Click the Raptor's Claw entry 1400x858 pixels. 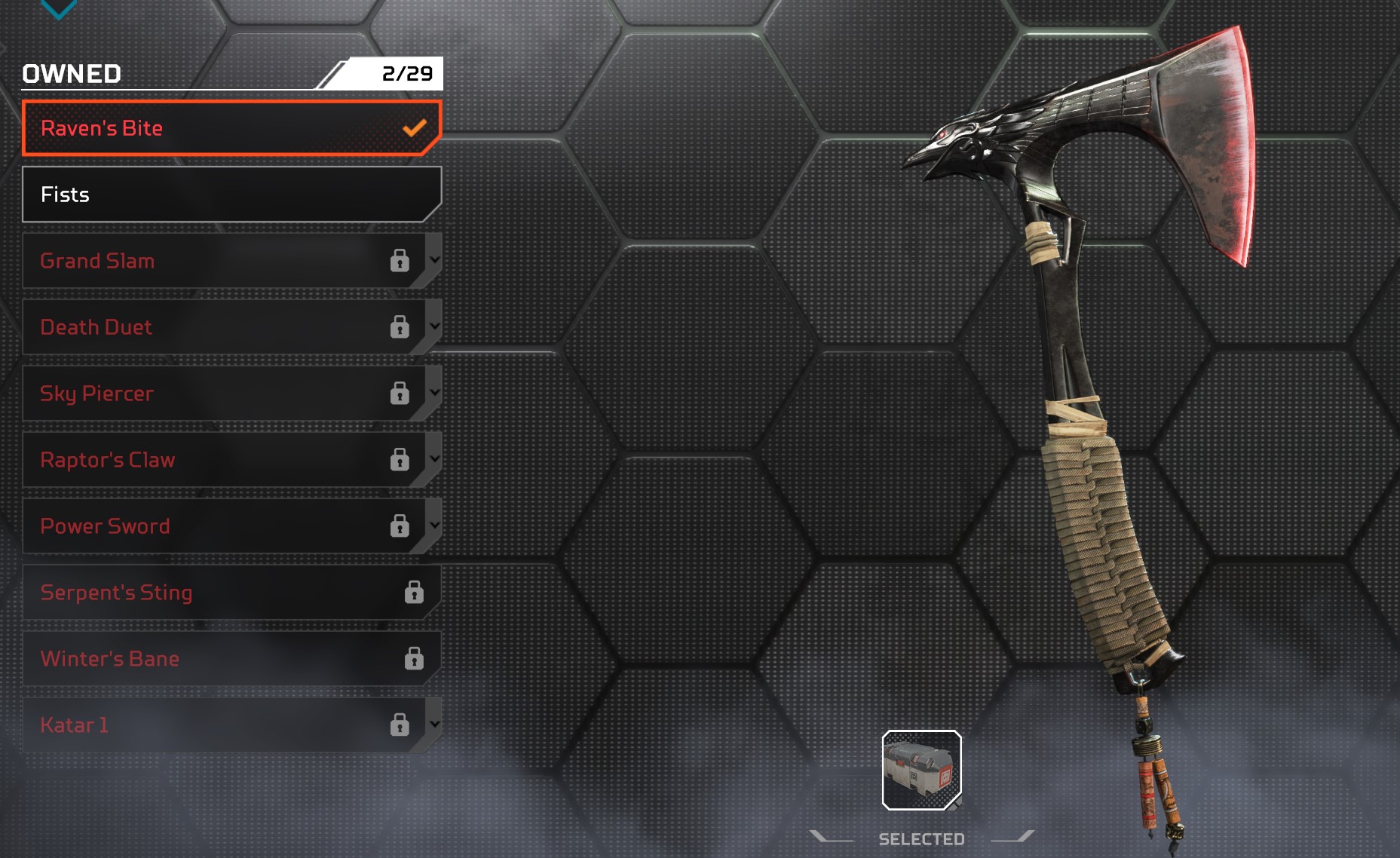pyautogui.click(x=211, y=460)
